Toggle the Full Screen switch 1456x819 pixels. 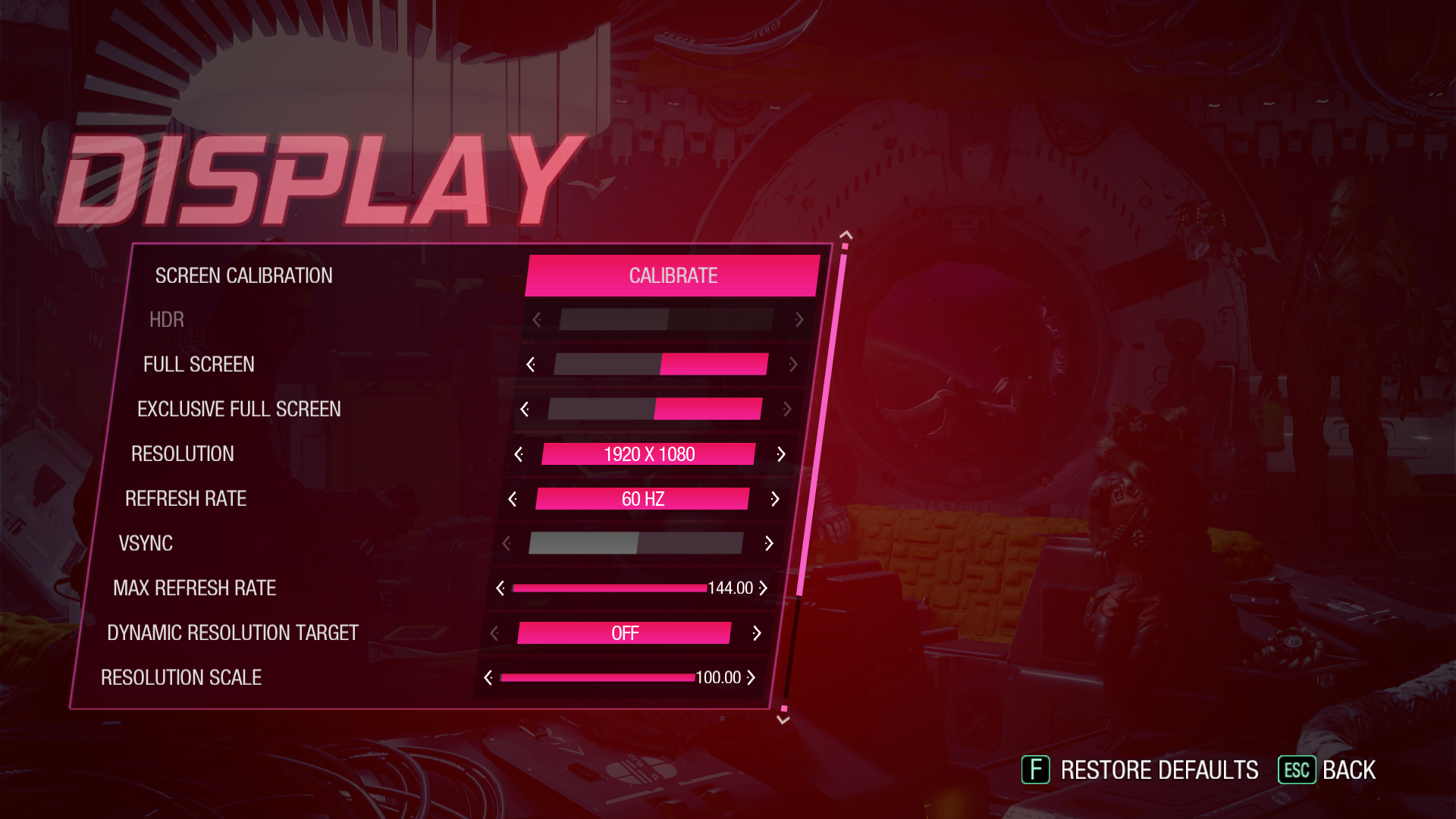coord(661,364)
